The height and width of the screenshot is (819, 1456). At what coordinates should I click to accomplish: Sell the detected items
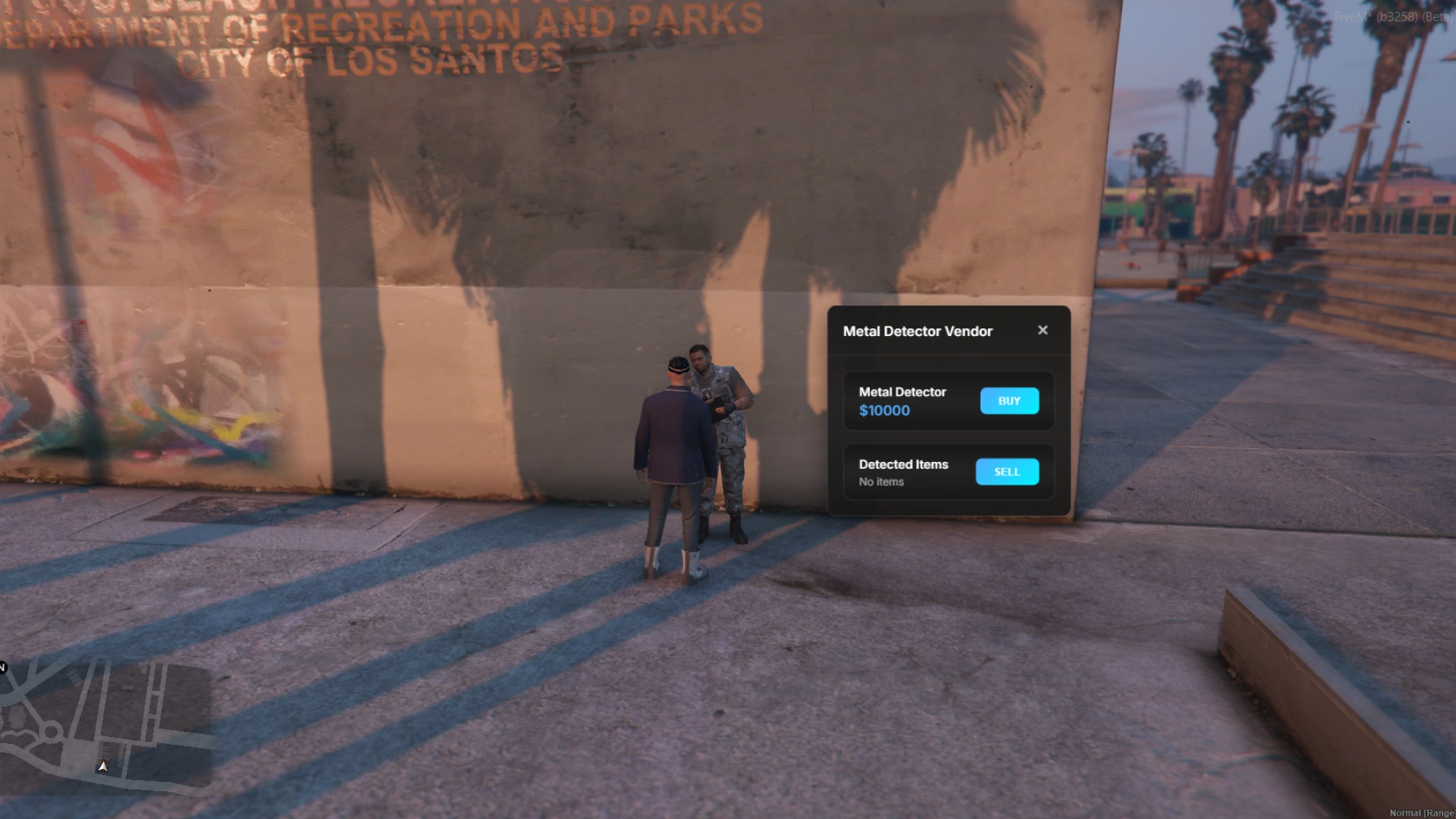click(x=1006, y=472)
